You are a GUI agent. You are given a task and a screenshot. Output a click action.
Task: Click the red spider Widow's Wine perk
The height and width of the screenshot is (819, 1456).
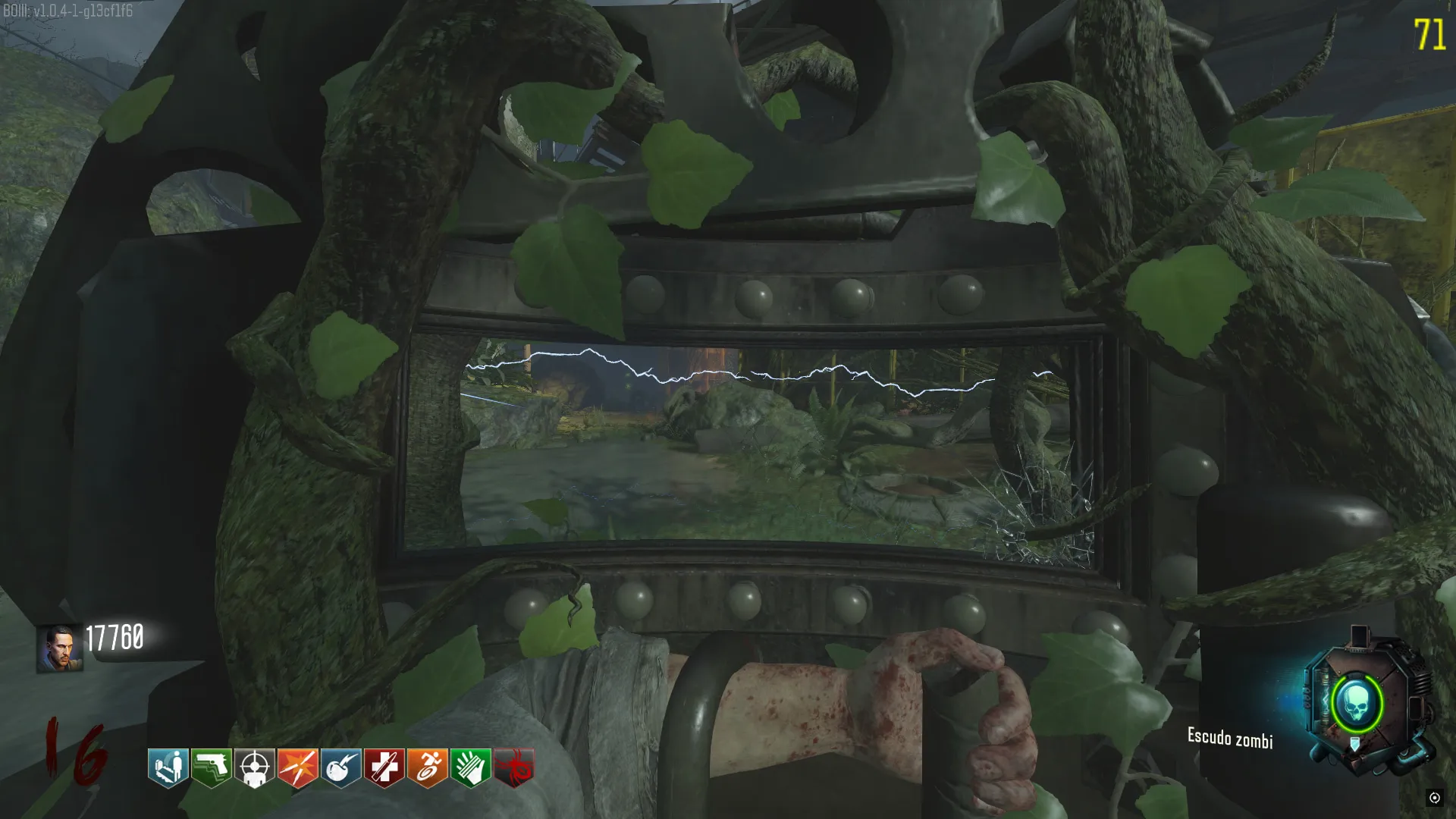tap(514, 767)
